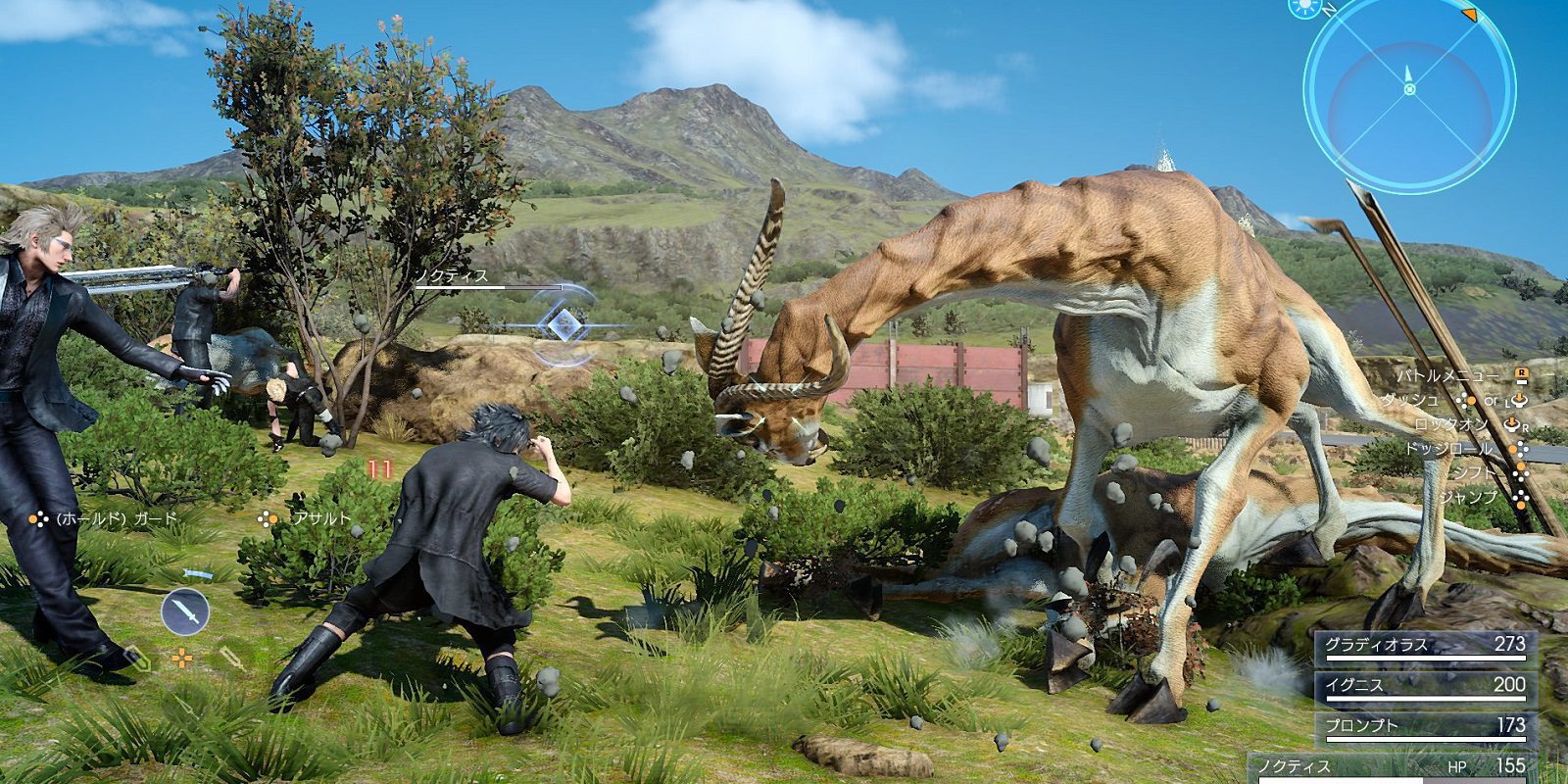Toggle the シフト warp command
This screenshot has height=784, width=1568.
click(1475, 473)
